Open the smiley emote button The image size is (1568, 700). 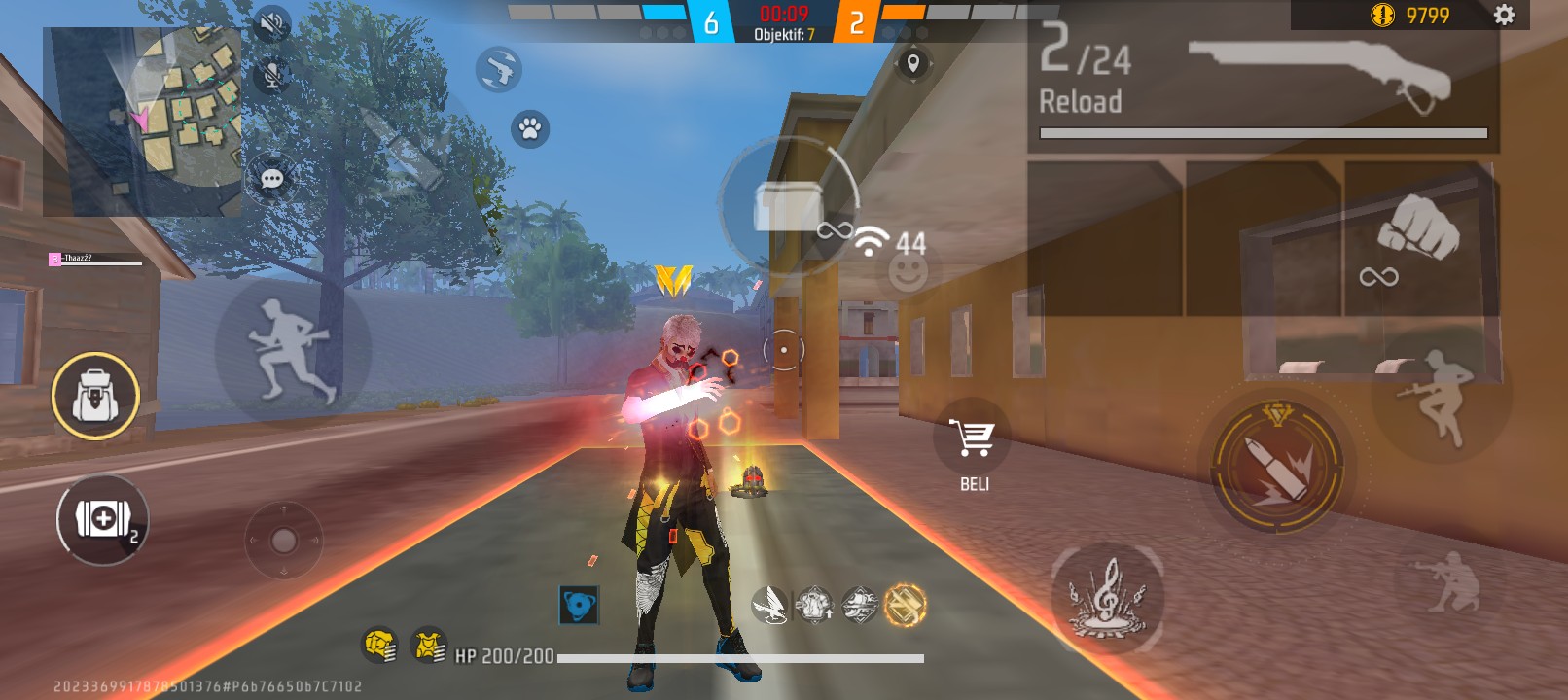909,273
